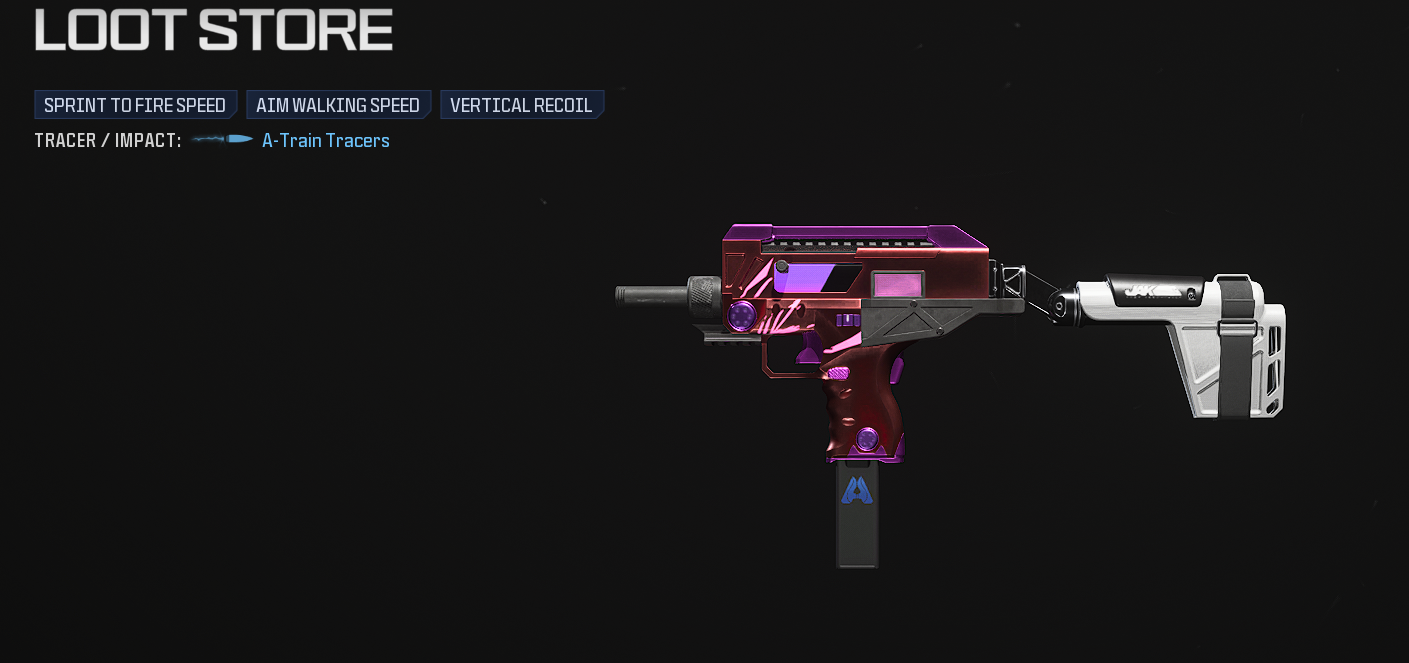Open the A-Train Tracers link
Image resolution: width=1409 pixels, height=663 pixels.
(x=325, y=141)
